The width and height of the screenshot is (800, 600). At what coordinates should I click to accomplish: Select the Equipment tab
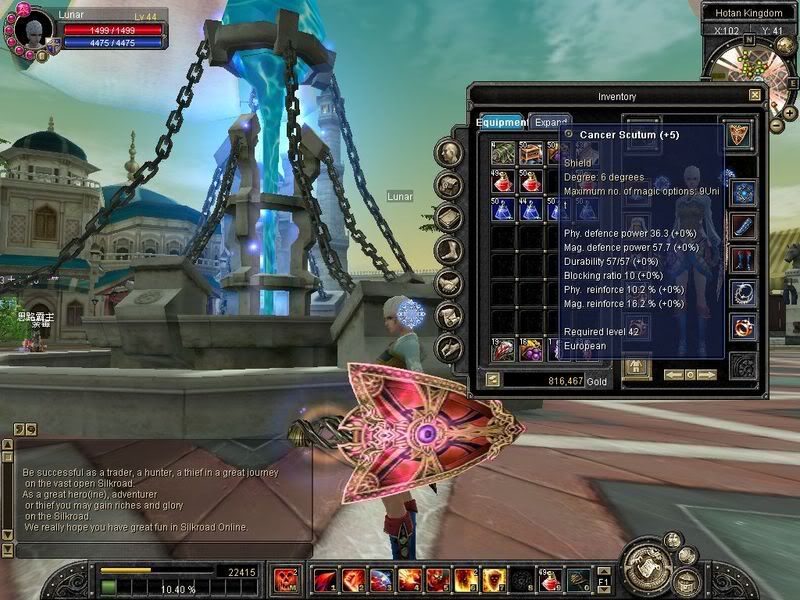(502, 122)
